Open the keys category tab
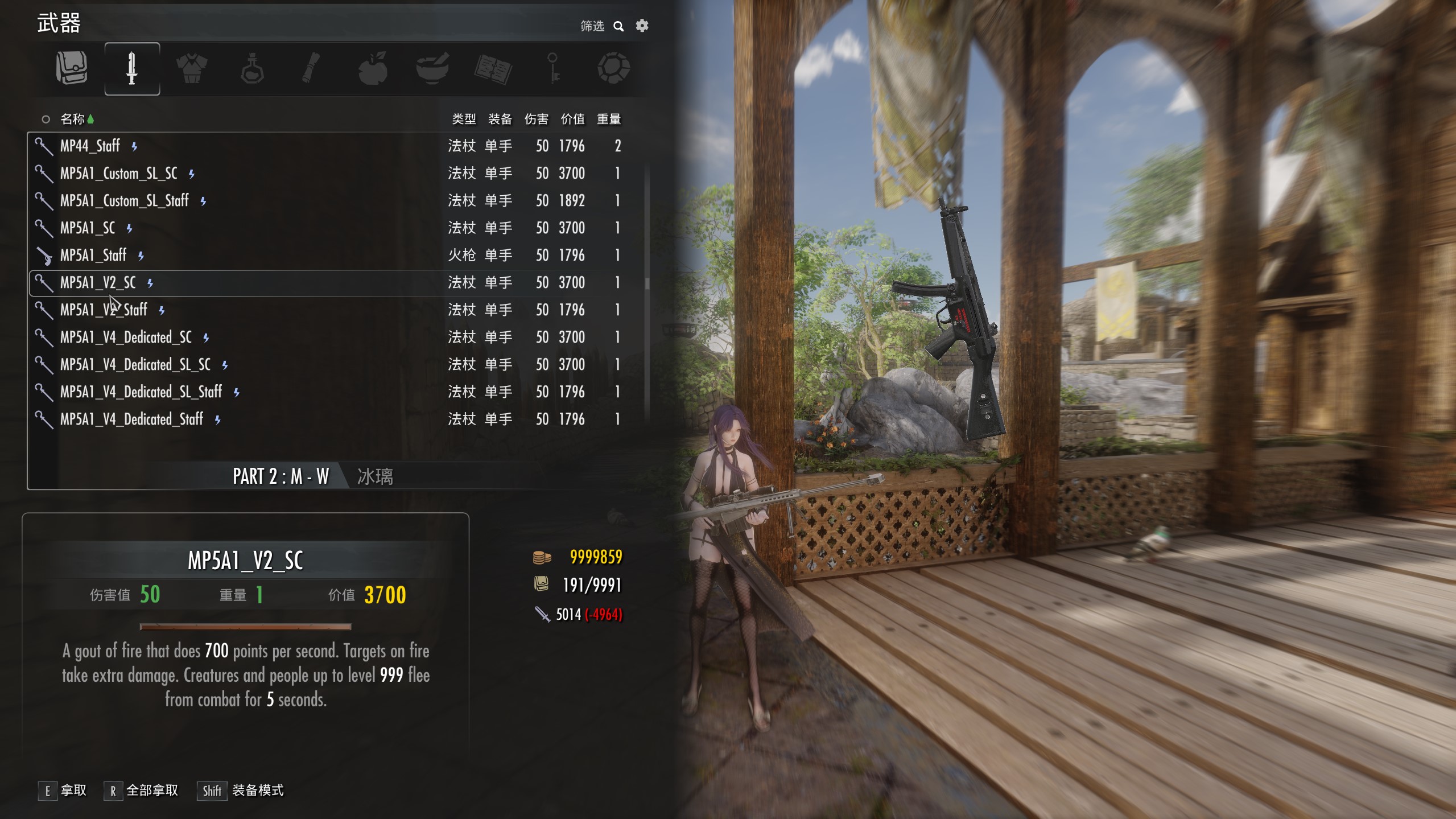This screenshot has height=819, width=1456. tap(553, 68)
